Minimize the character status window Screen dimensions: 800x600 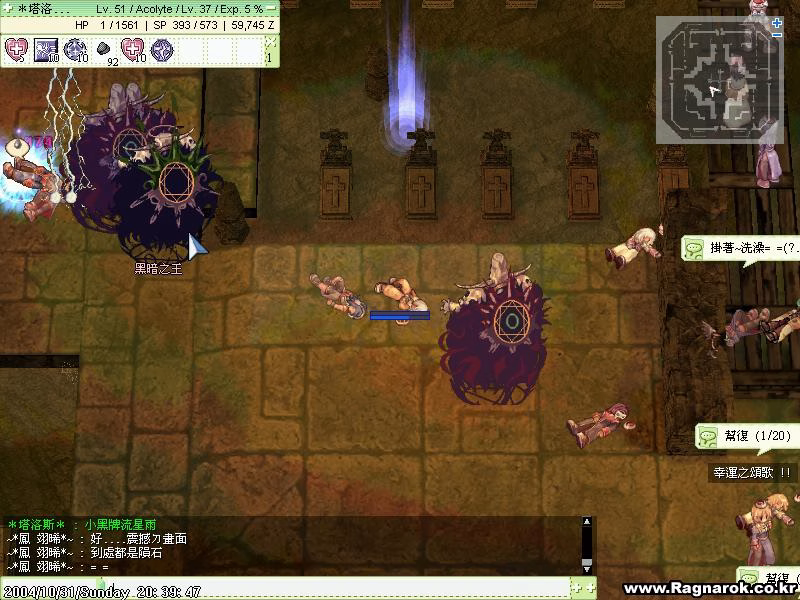[272, 9]
